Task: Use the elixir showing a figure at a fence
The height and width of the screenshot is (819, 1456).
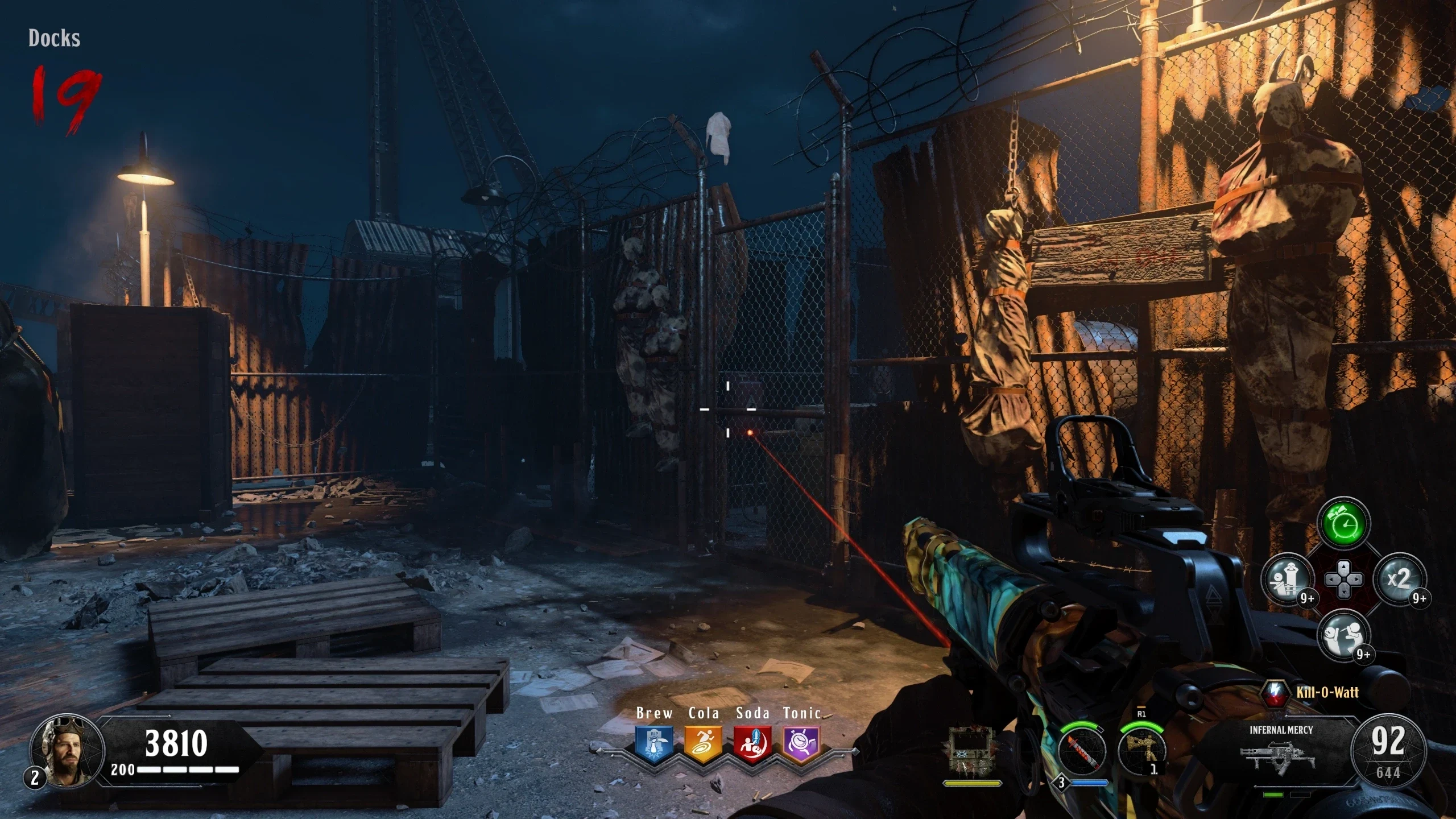Action: tap(1287, 580)
